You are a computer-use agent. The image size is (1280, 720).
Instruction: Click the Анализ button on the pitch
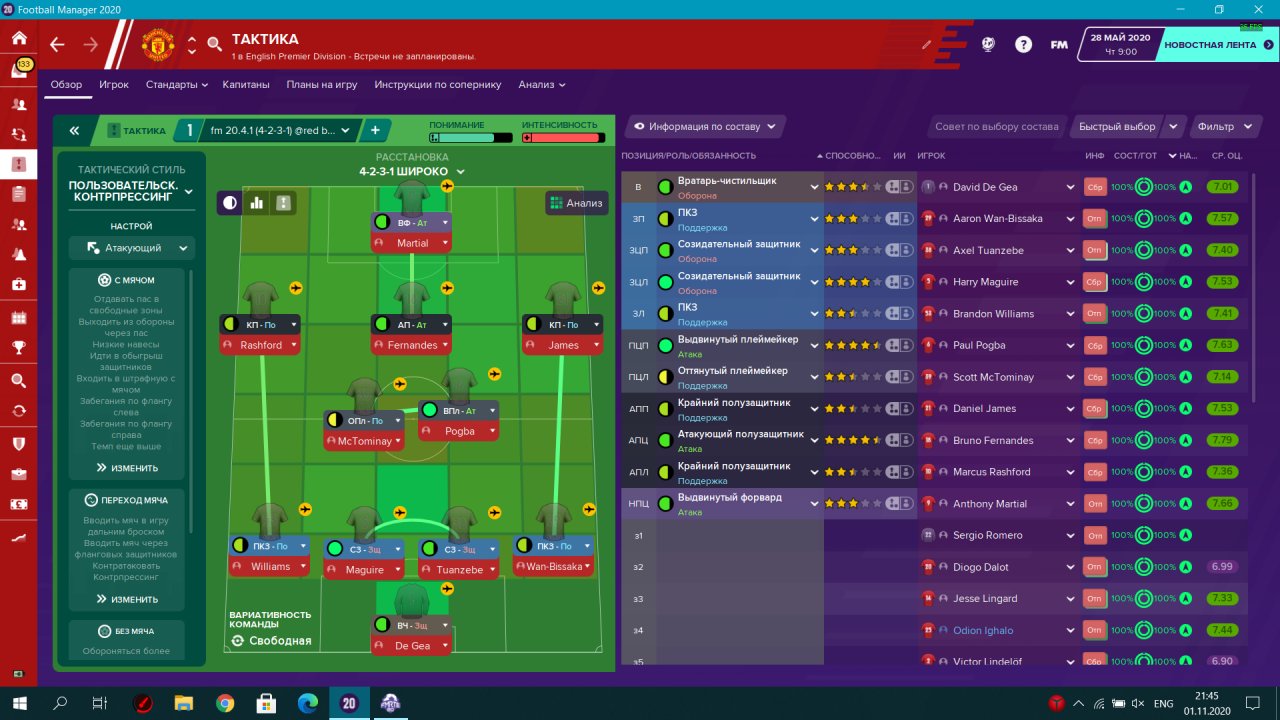point(576,203)
